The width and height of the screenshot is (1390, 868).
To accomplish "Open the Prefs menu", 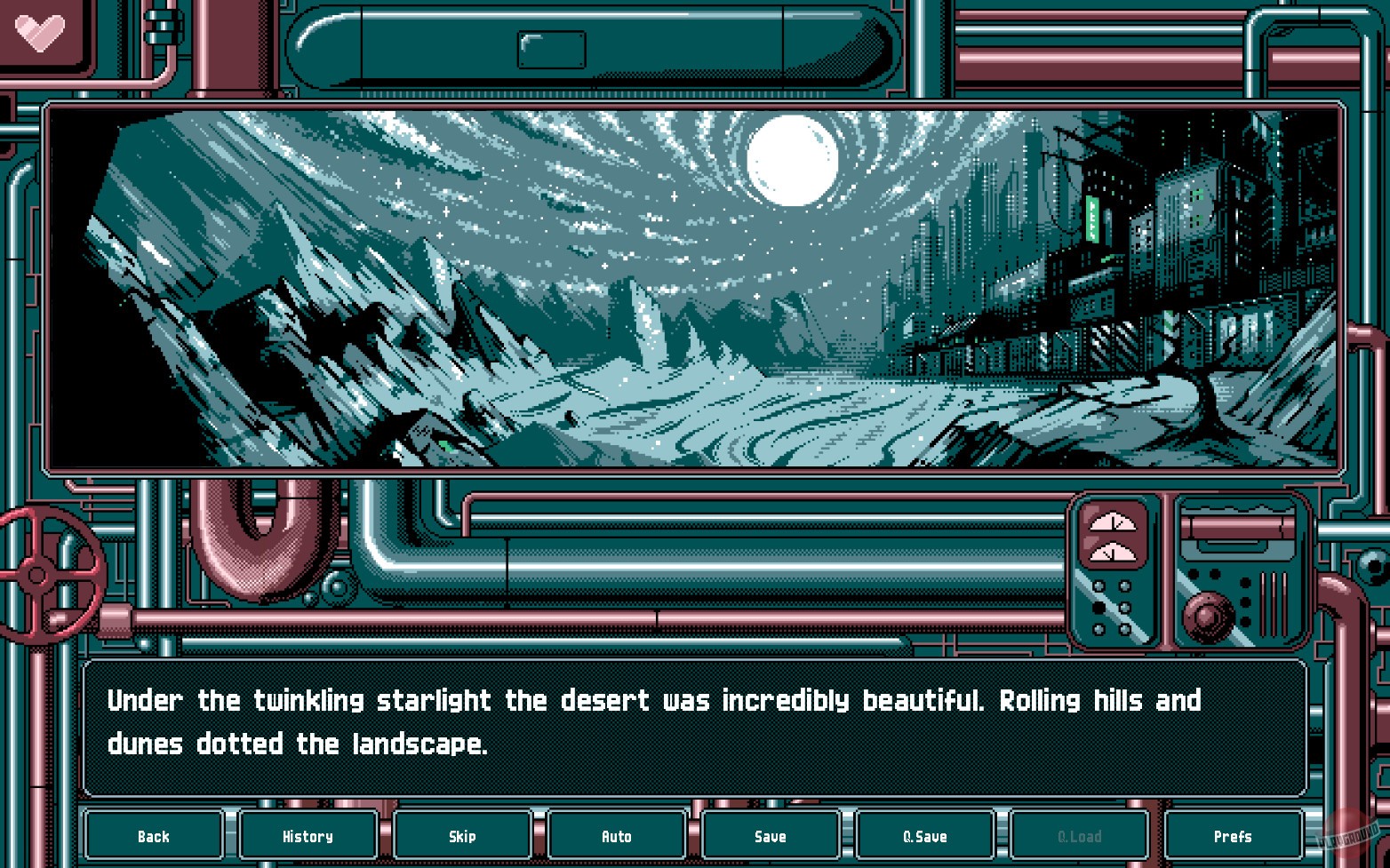I will [x=1234, y=835].
